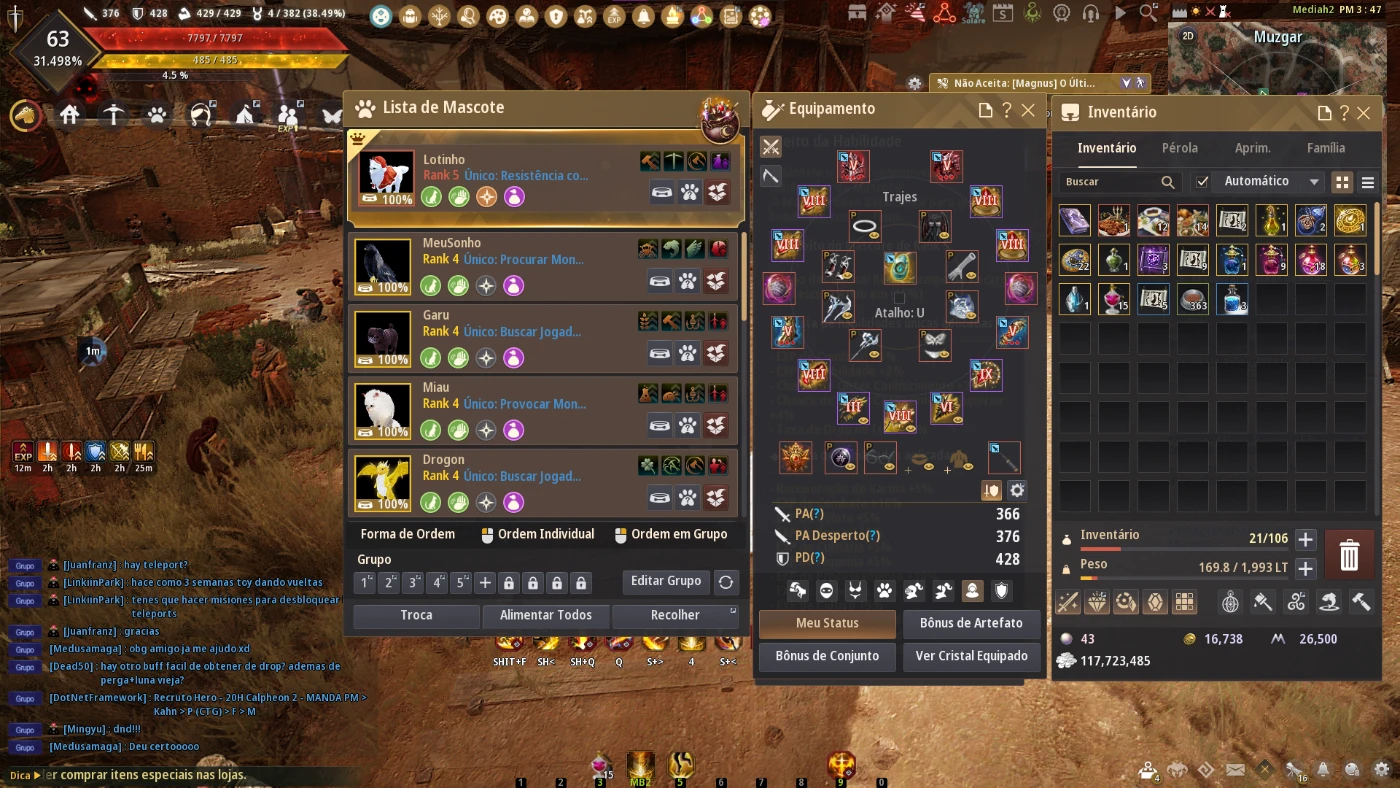Screen dimensions: 1400x788
Task: Switch to the Família inventory tab
Action: 1326,148
